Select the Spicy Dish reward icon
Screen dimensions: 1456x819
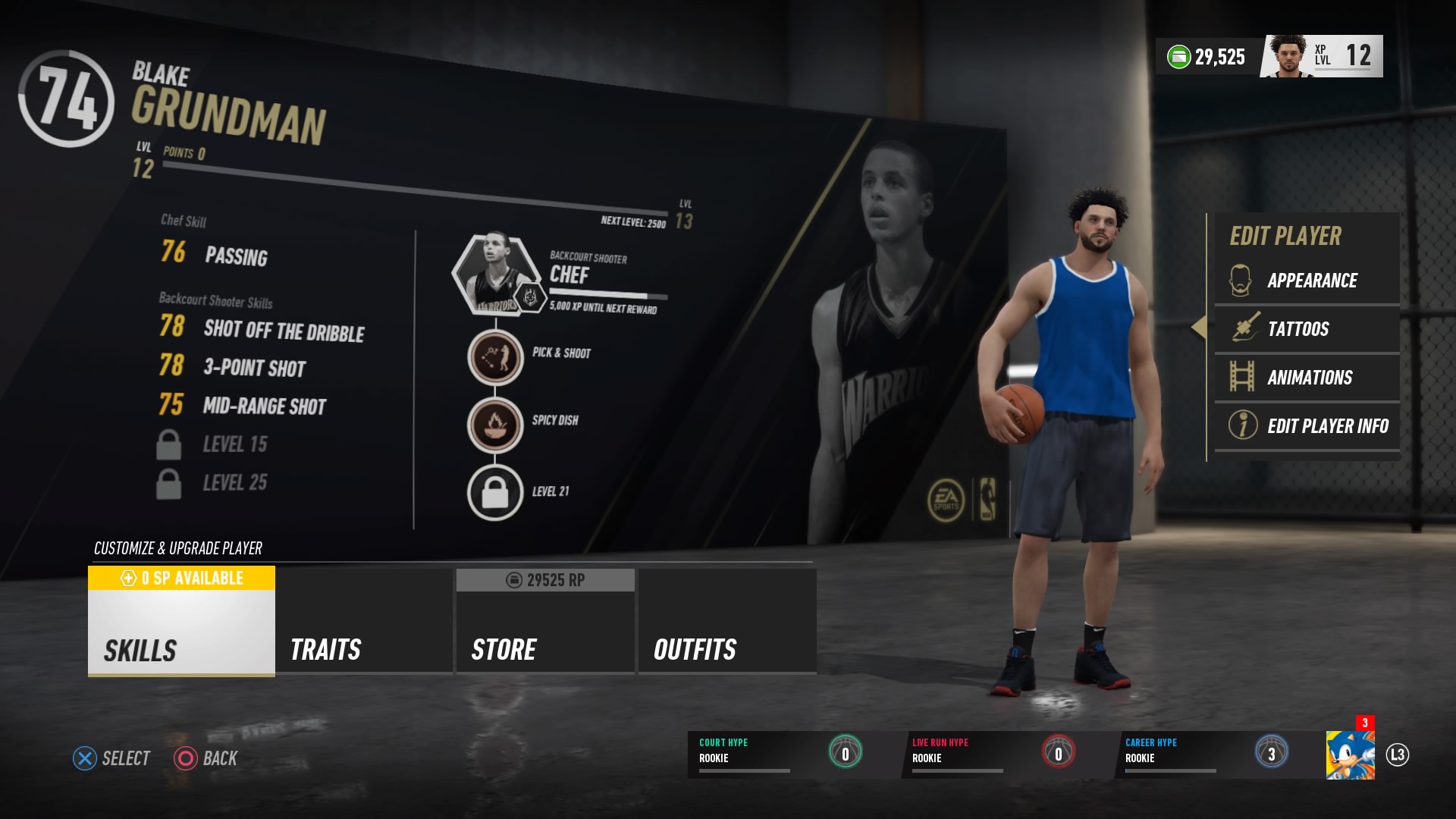[497, 422]
